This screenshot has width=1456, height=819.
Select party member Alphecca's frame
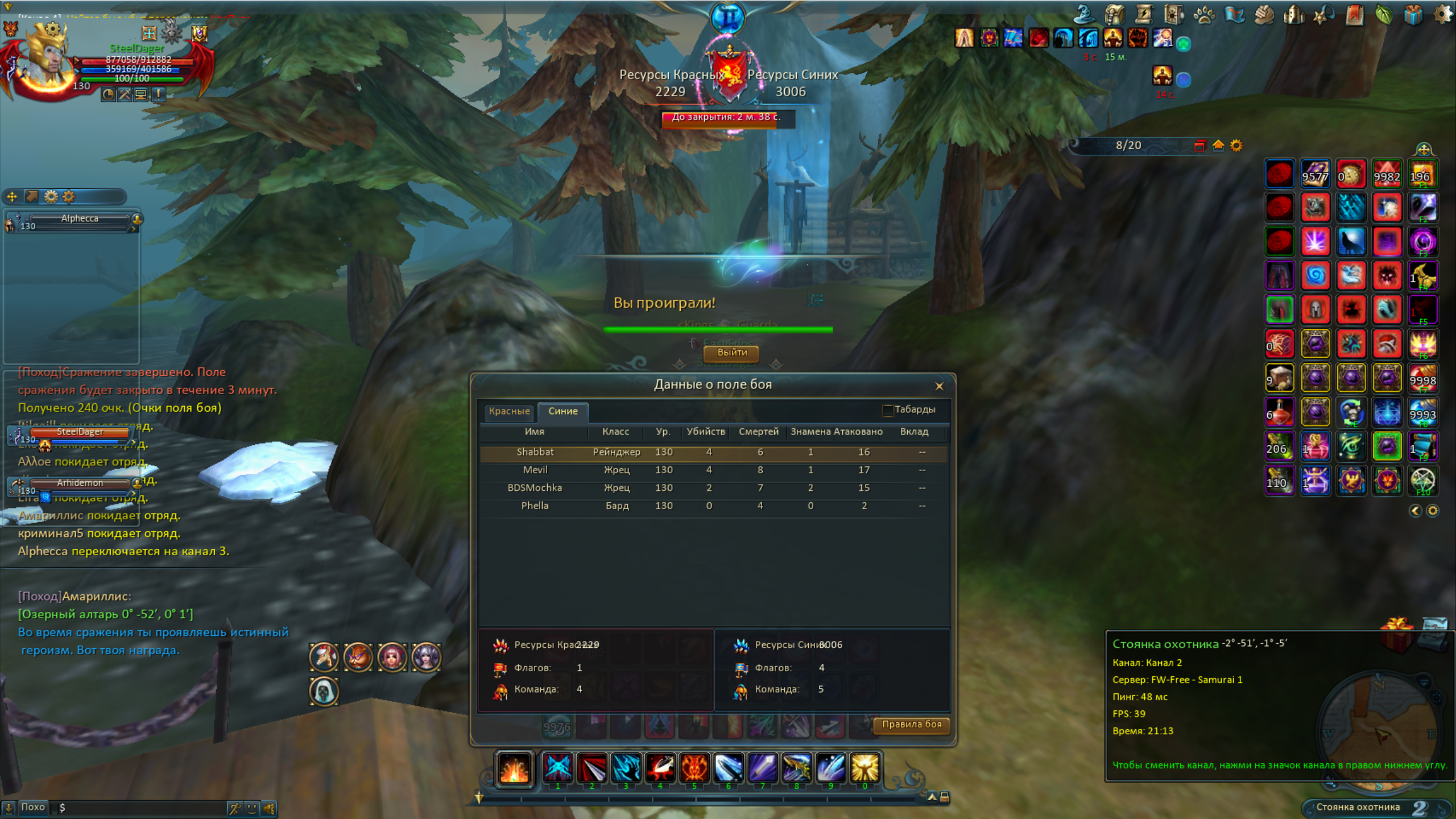[80, 219]
